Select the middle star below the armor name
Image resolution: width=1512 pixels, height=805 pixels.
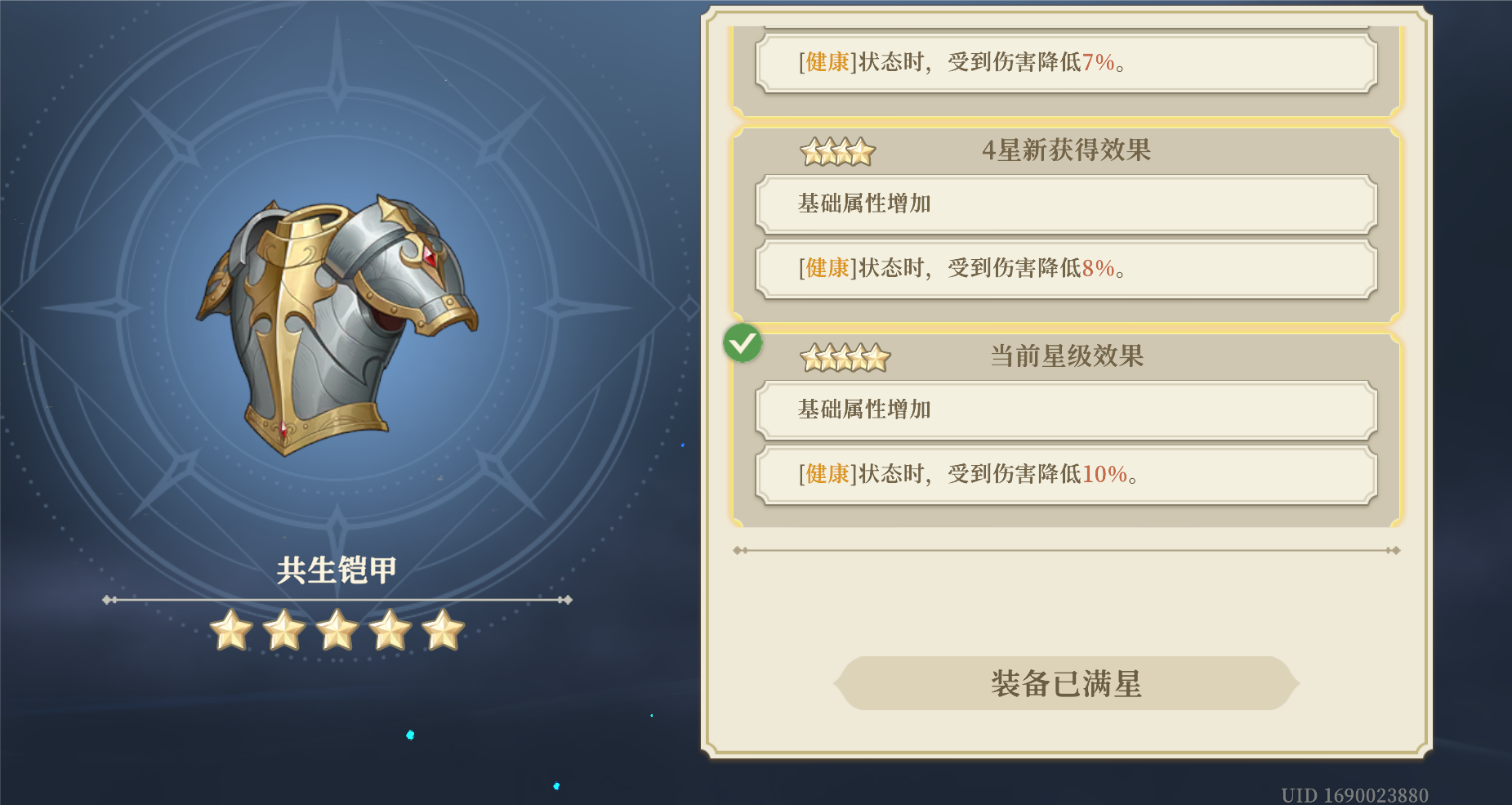click(x=339, y=629)
